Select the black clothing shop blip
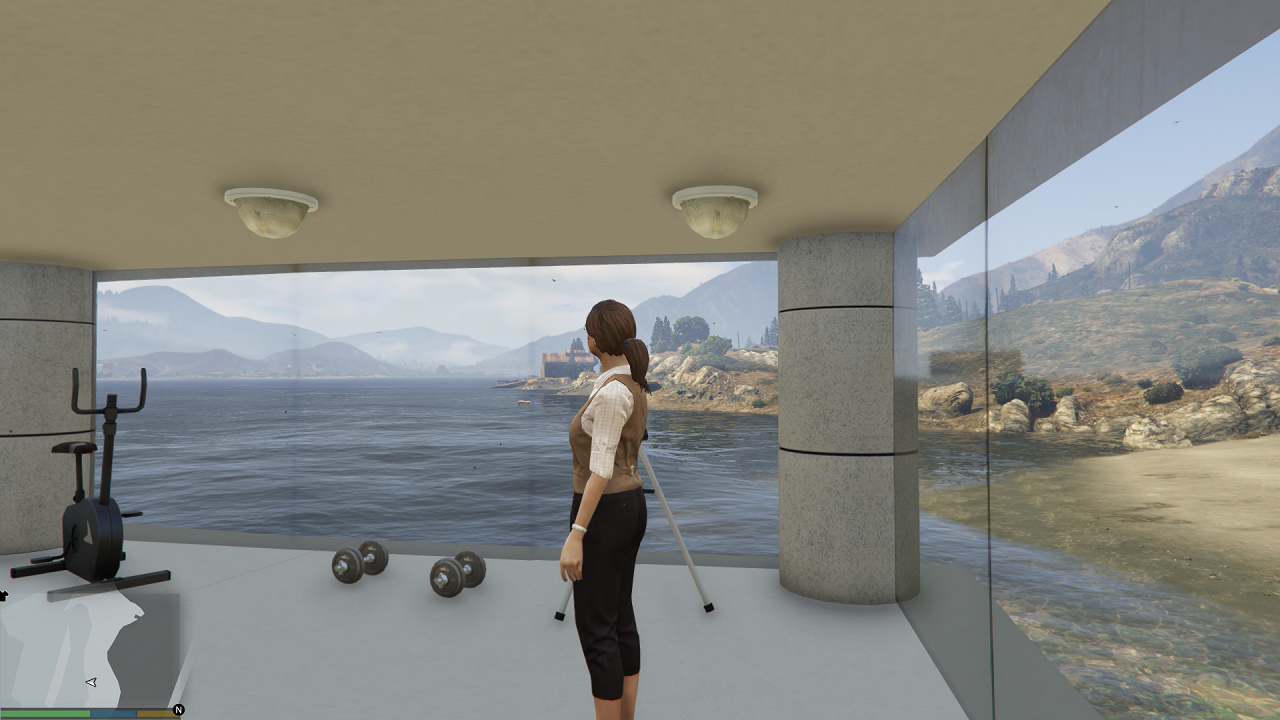Screen dimensions: 1280x720 click(x=3, y=596)
